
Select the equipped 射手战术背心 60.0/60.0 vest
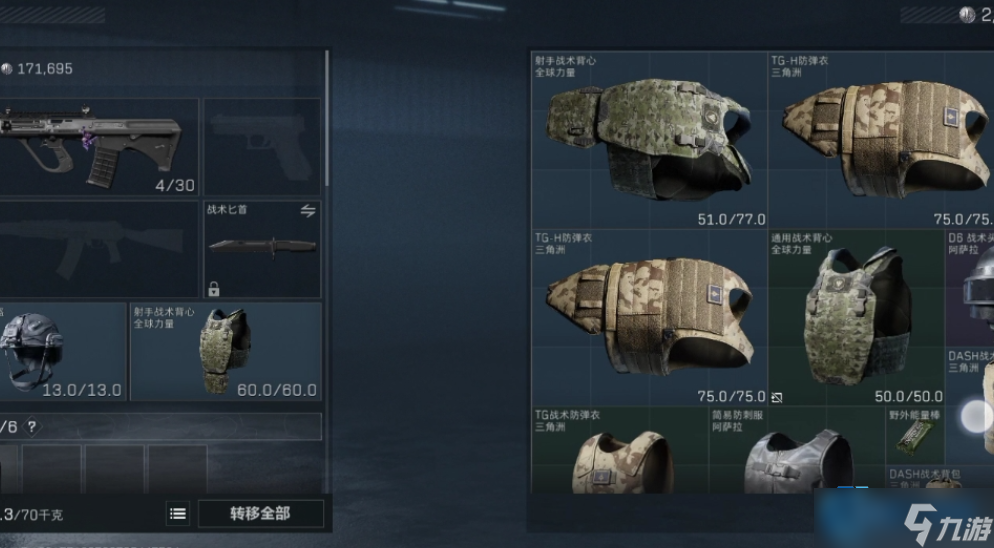click(x=225, y=352)
